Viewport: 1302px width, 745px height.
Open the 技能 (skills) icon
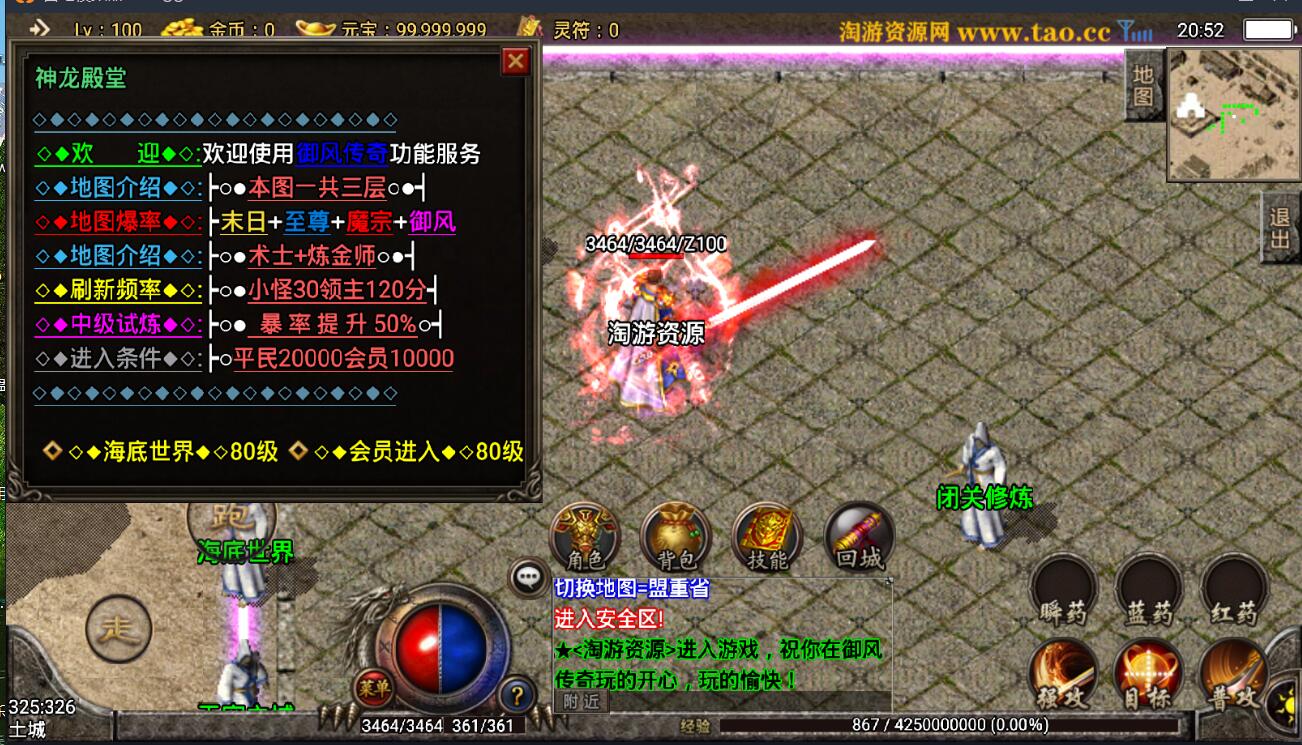[768, 540]
